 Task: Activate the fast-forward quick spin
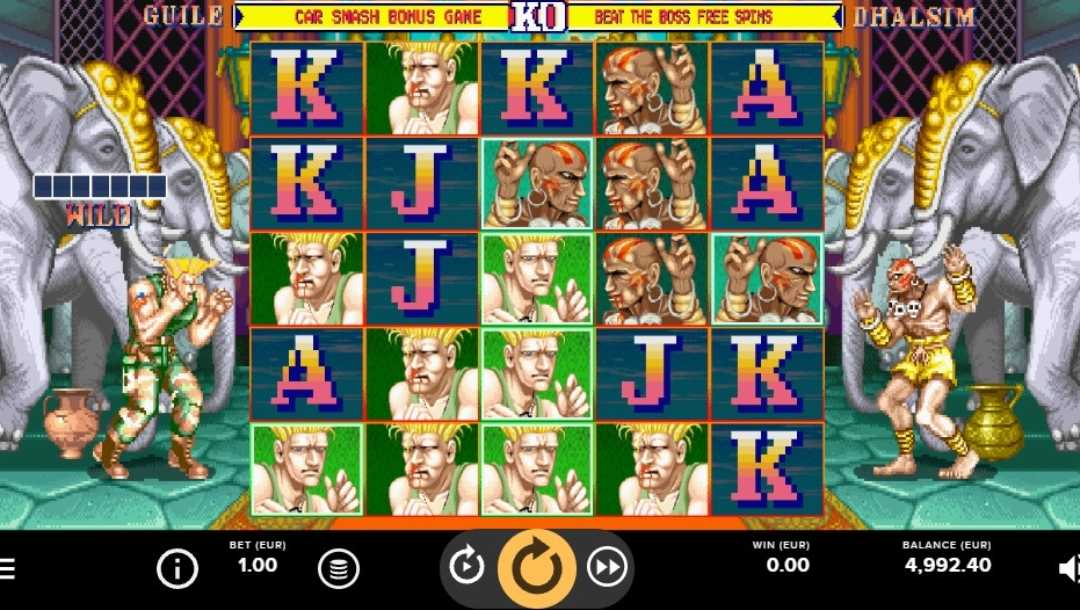click(x=606, y=567)
